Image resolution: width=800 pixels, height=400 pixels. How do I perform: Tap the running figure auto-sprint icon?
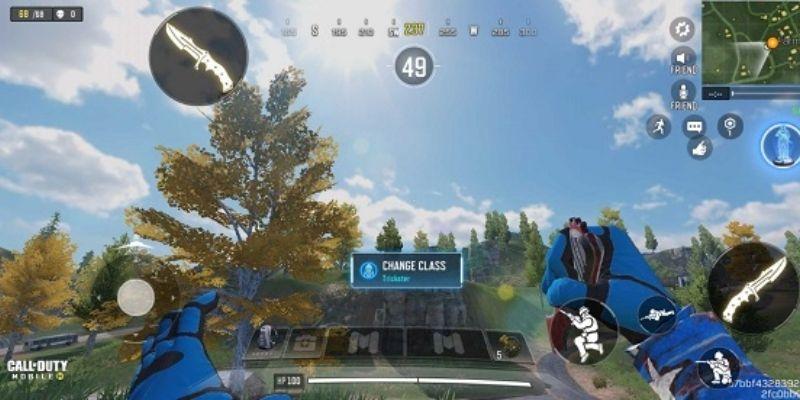point(658,126)
